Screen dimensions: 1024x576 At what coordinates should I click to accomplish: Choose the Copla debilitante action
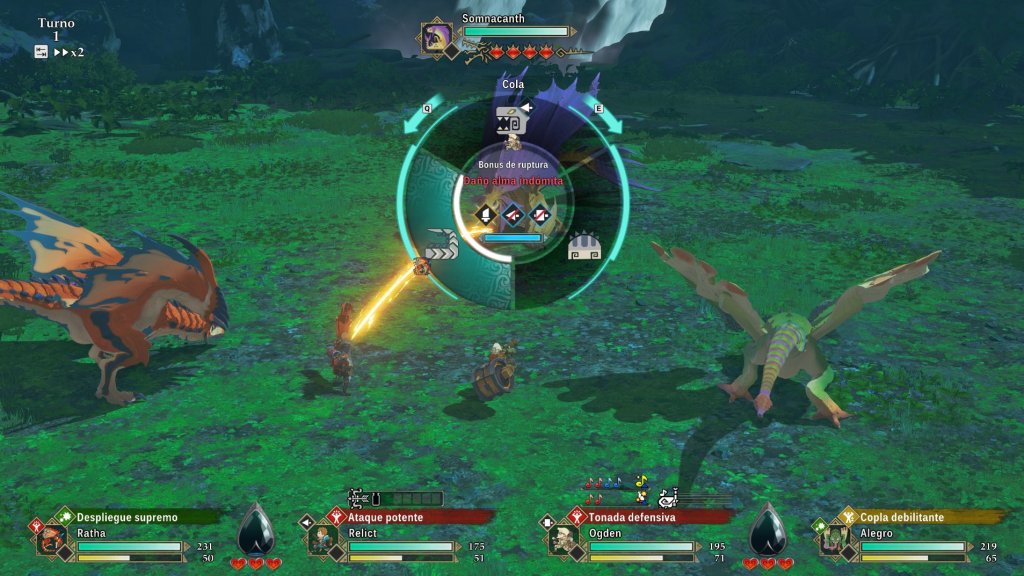point(903,517)
